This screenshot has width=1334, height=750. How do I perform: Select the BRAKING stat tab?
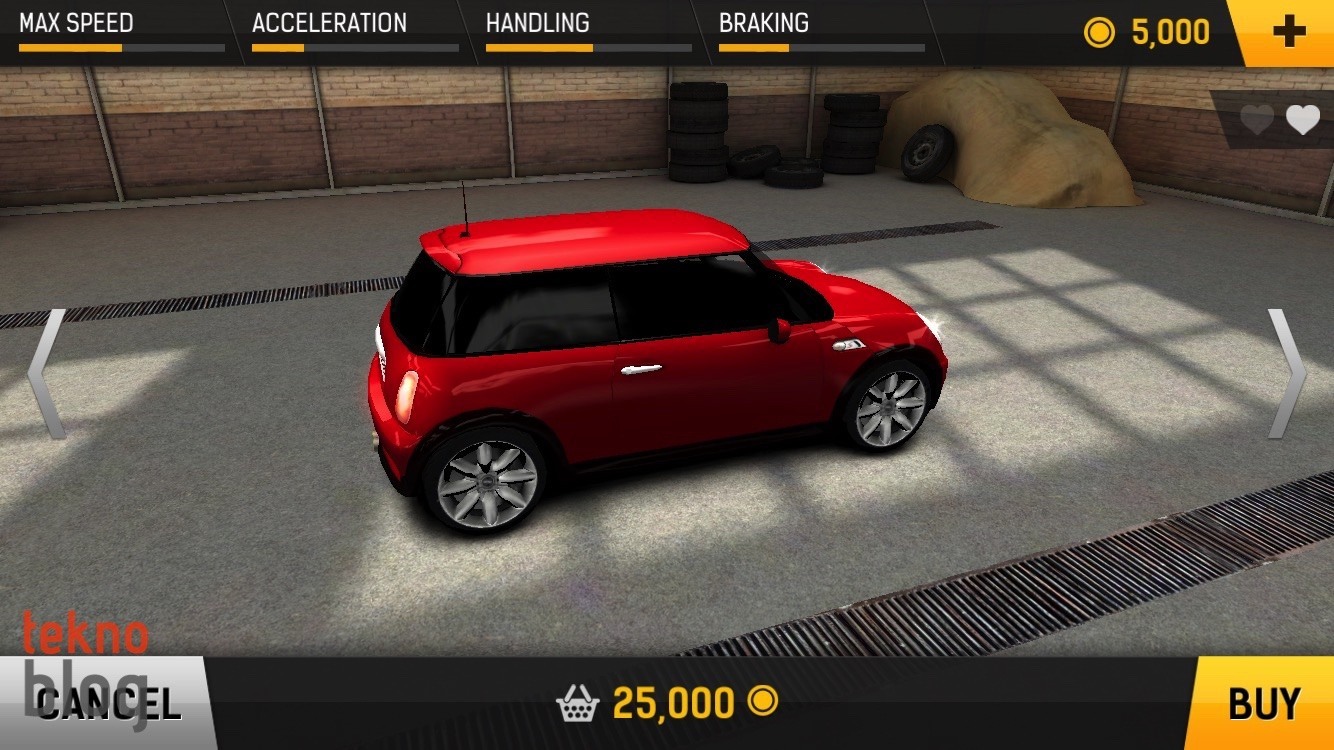pyautogui.click(x=763, y=22)
